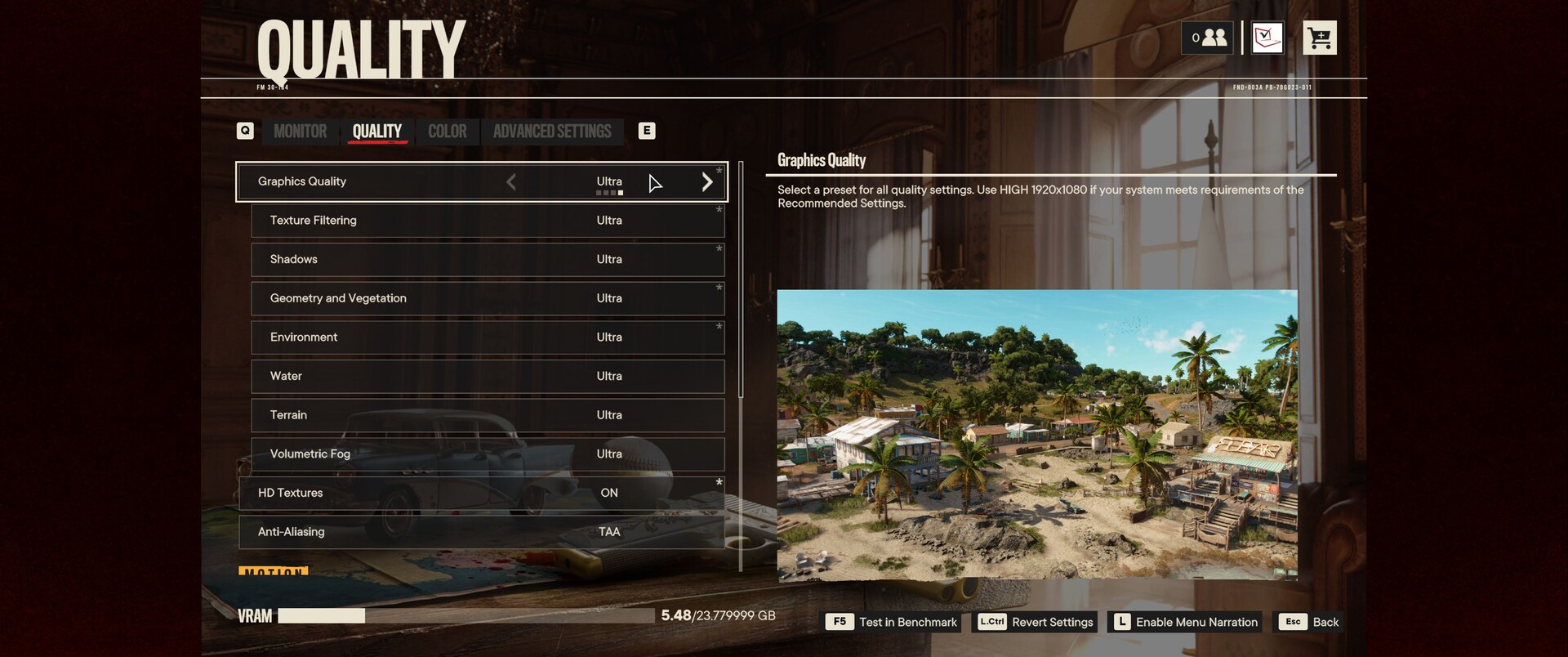Toggle the HD Textures setting

click(482, 494)
